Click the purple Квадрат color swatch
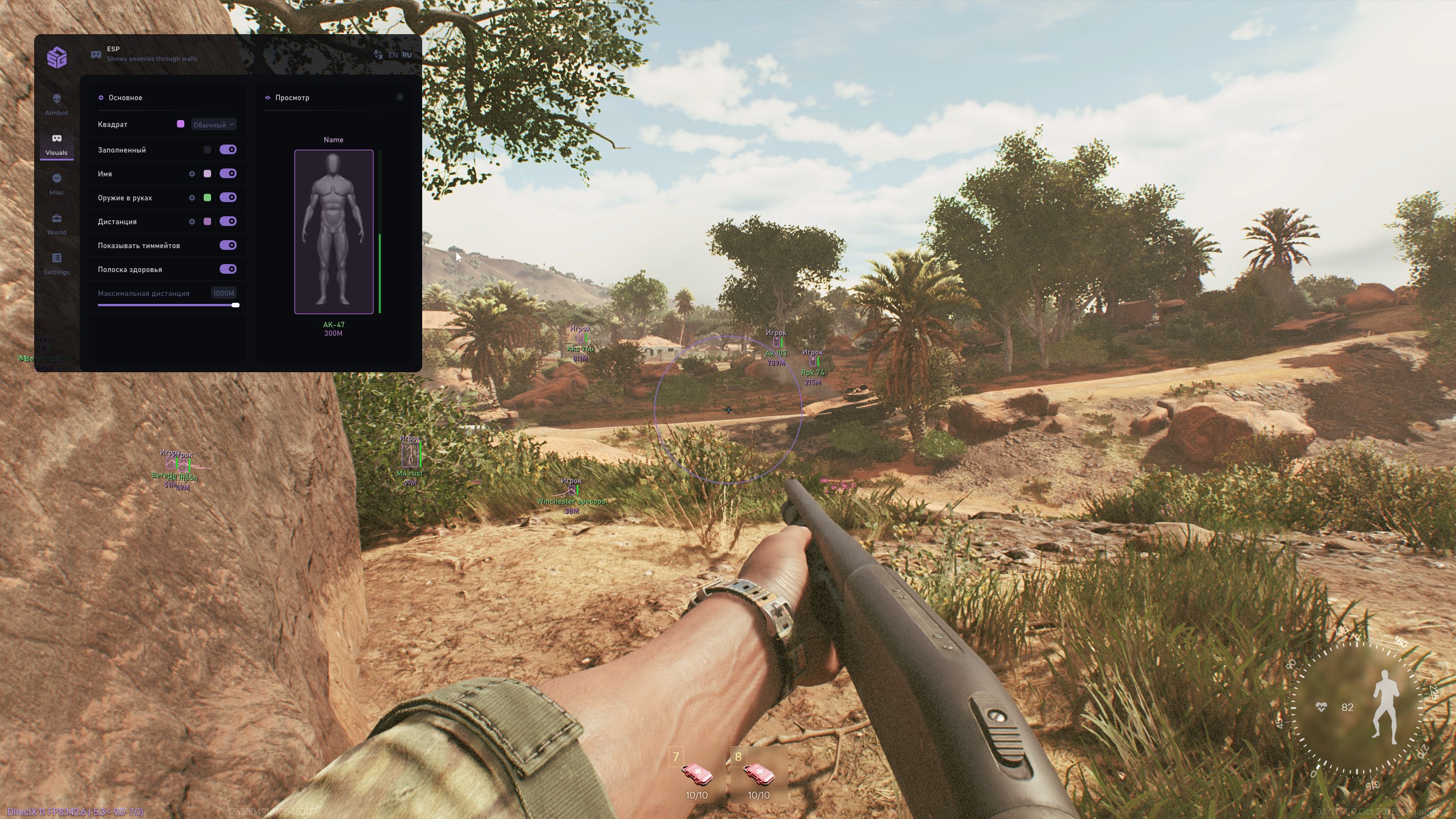 [181, 124]
